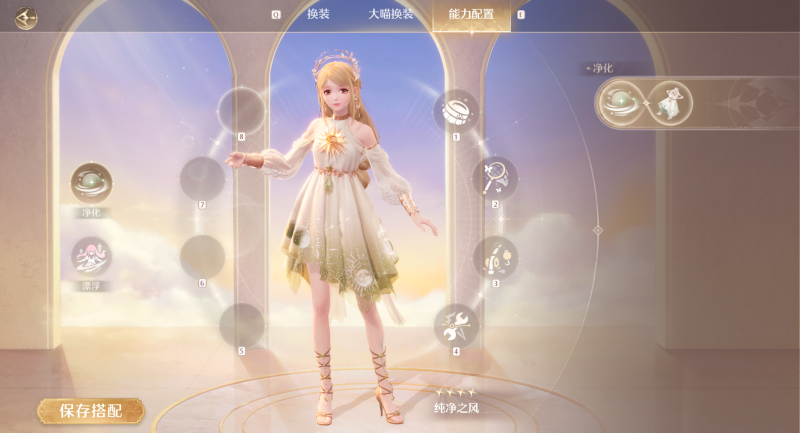Viewport: 800px width, 433px height.
Task: Switch to the 换装 tab
Action: (318, 15)
